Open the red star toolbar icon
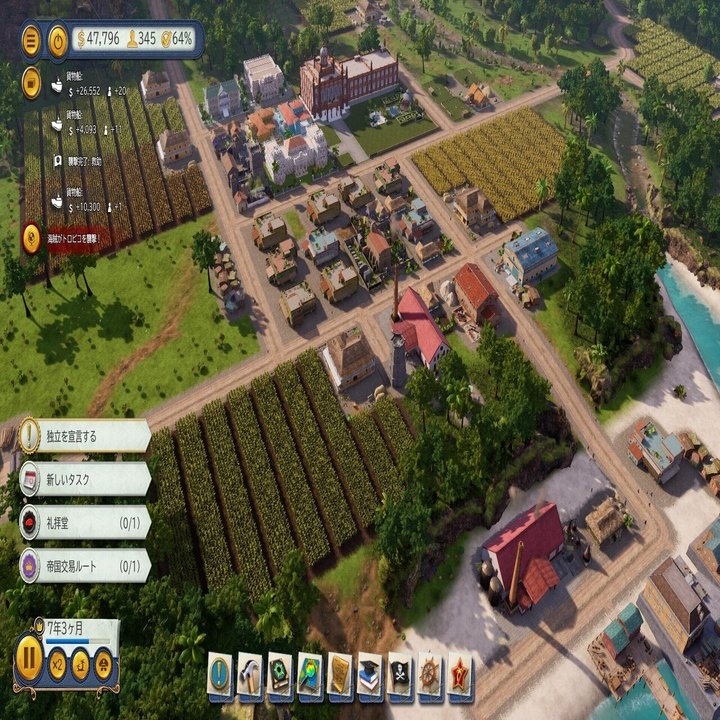 [460, 672]
